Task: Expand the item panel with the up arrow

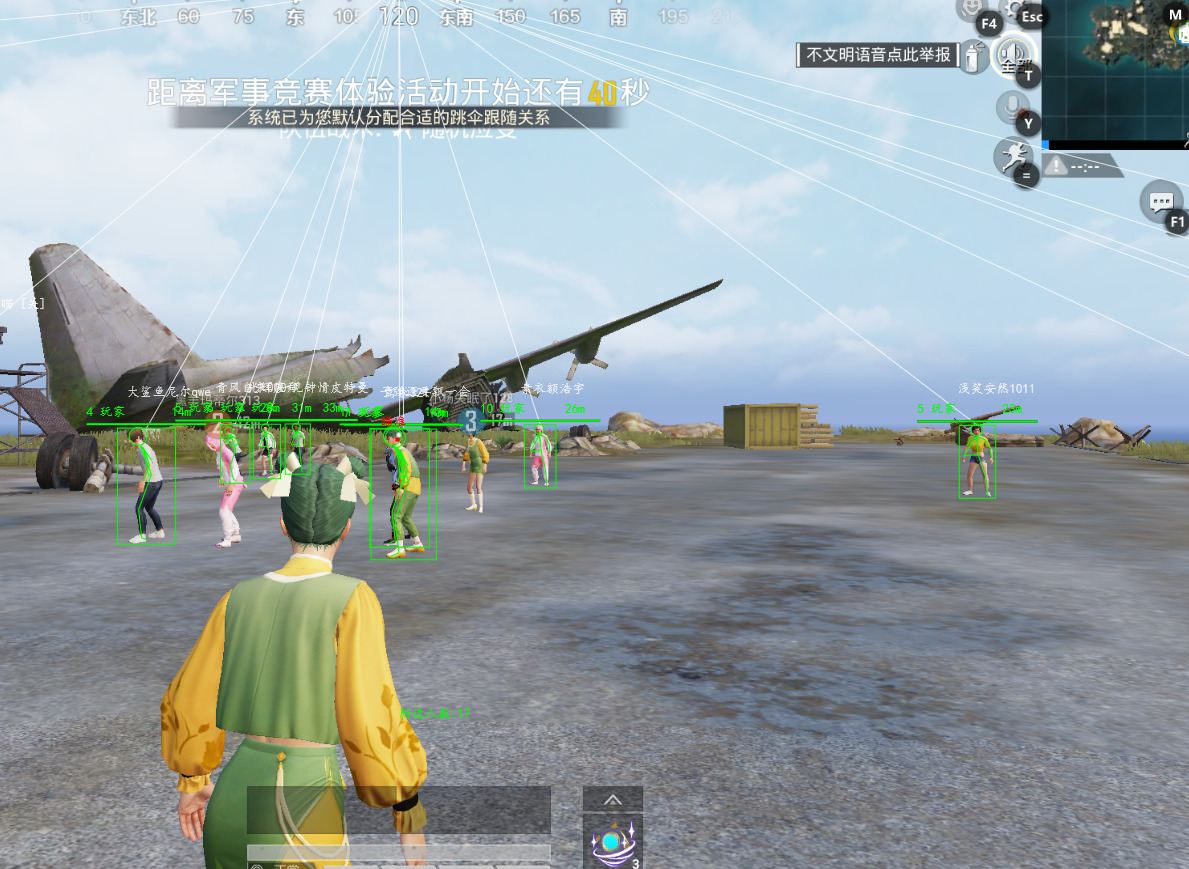Action: point(613,799)
